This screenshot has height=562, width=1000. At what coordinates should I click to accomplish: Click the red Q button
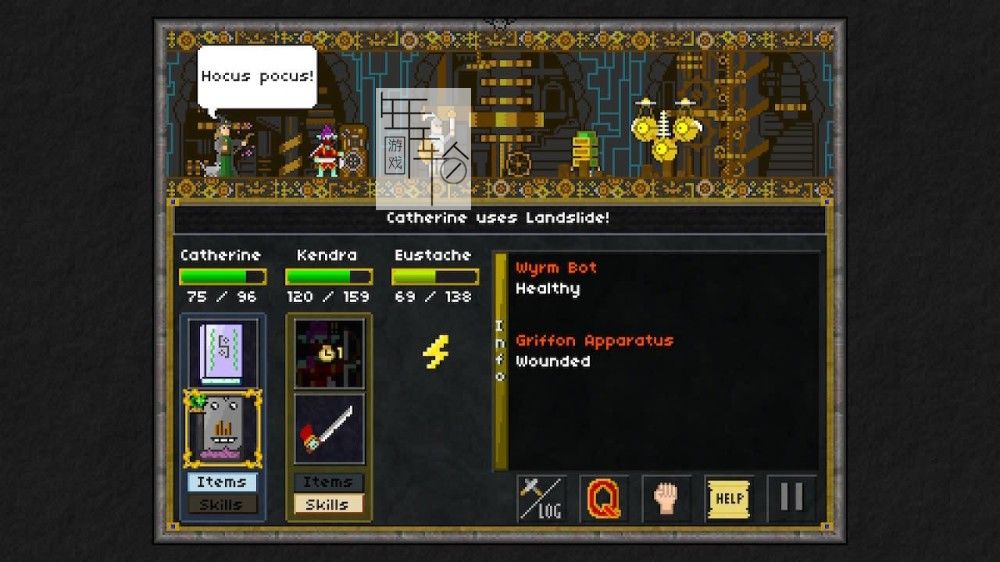pos(604,498)
